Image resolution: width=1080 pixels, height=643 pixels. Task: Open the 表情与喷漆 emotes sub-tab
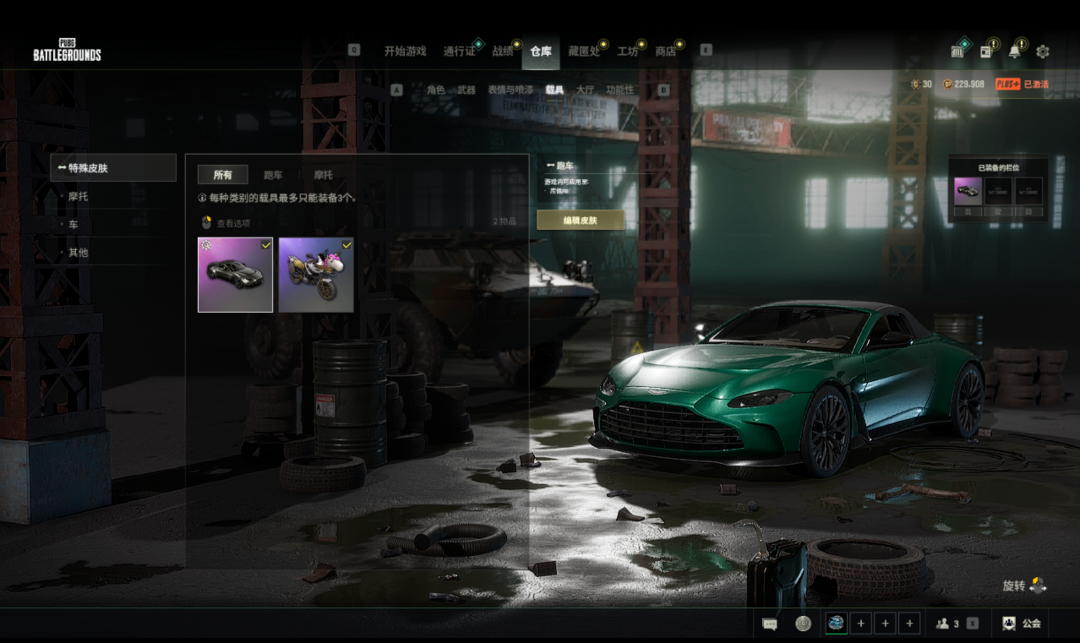[510, 90]
